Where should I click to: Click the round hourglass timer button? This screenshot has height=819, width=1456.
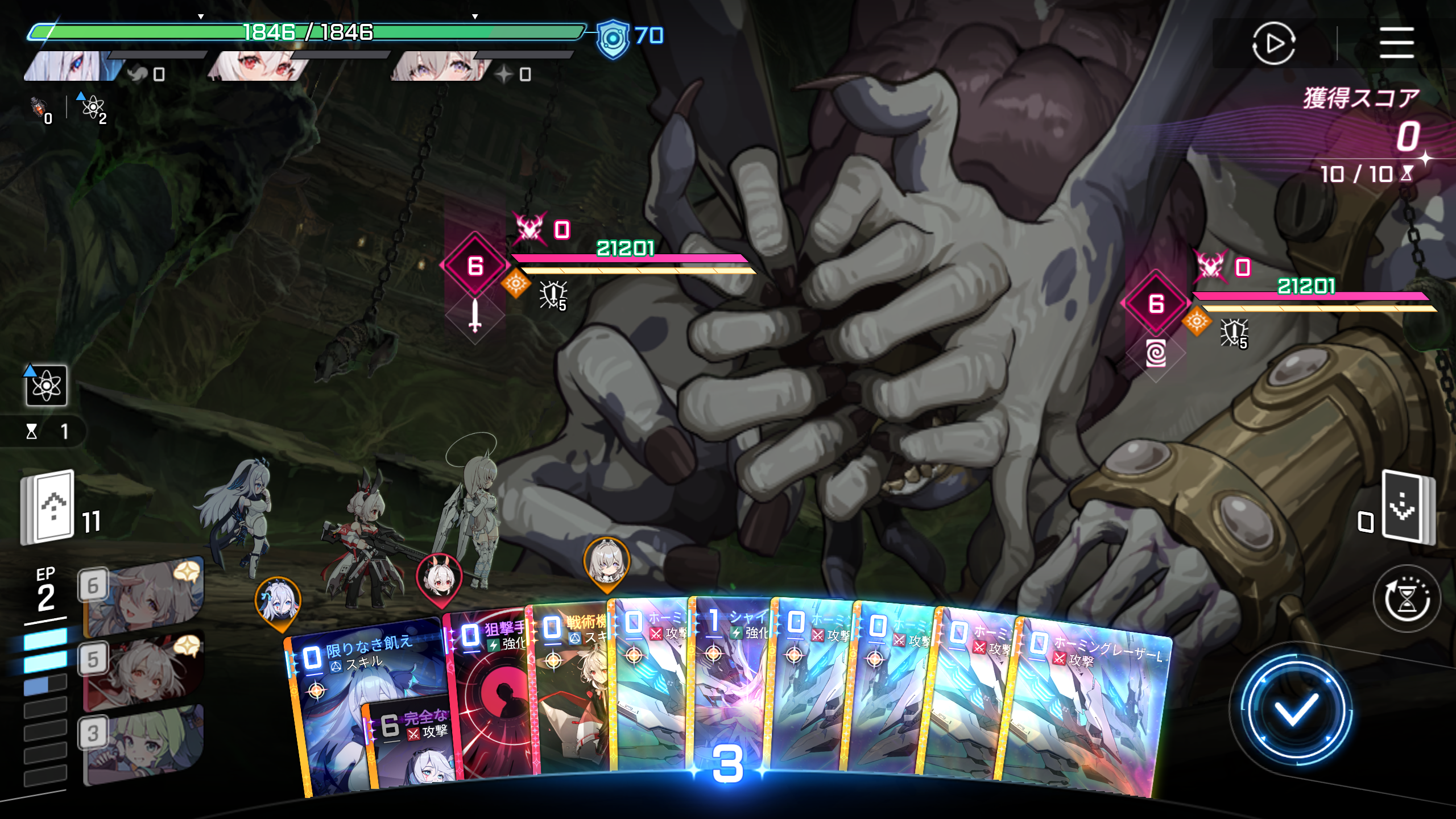[x=1407, y=599]
